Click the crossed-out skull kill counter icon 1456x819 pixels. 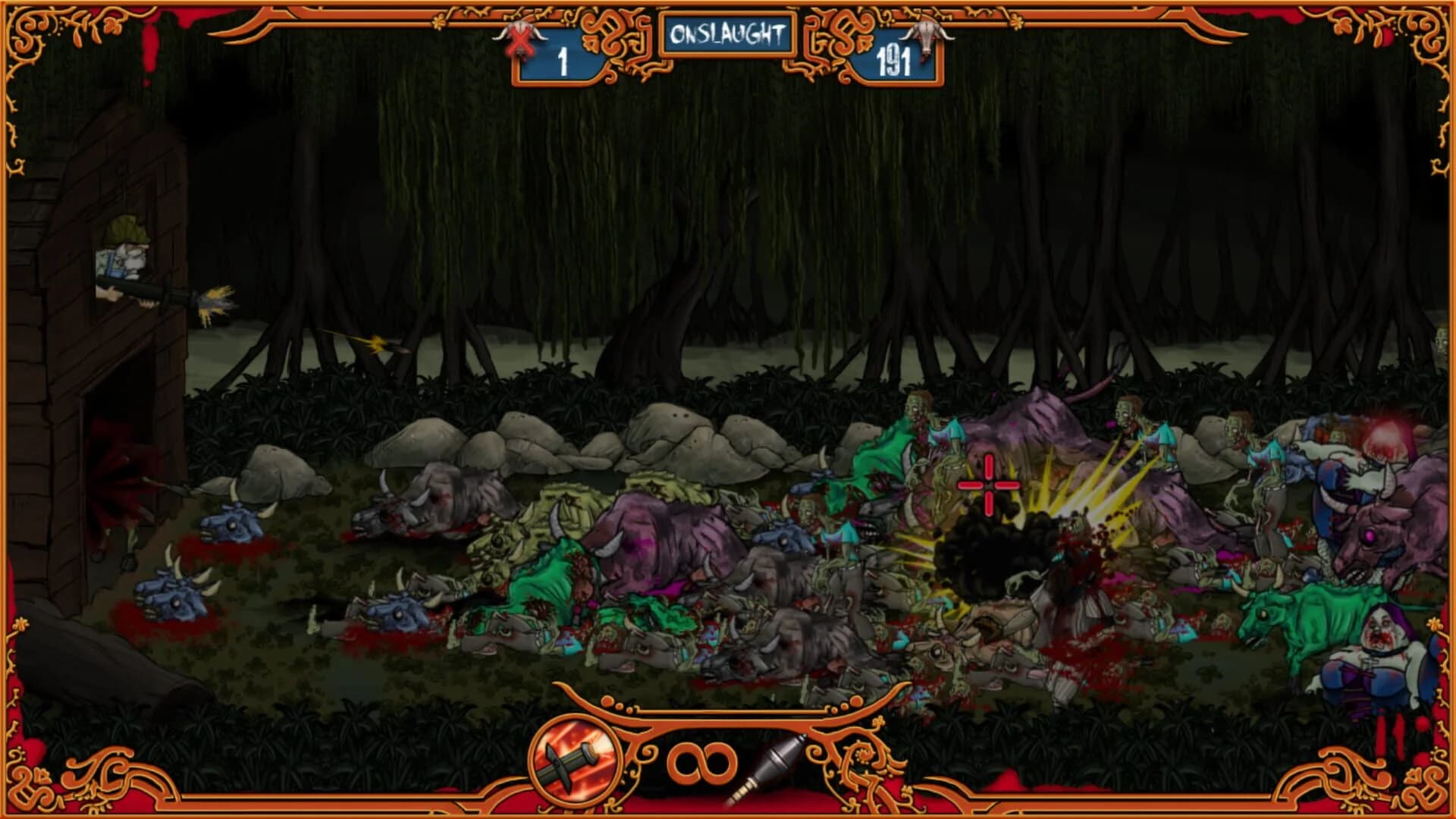519,38
